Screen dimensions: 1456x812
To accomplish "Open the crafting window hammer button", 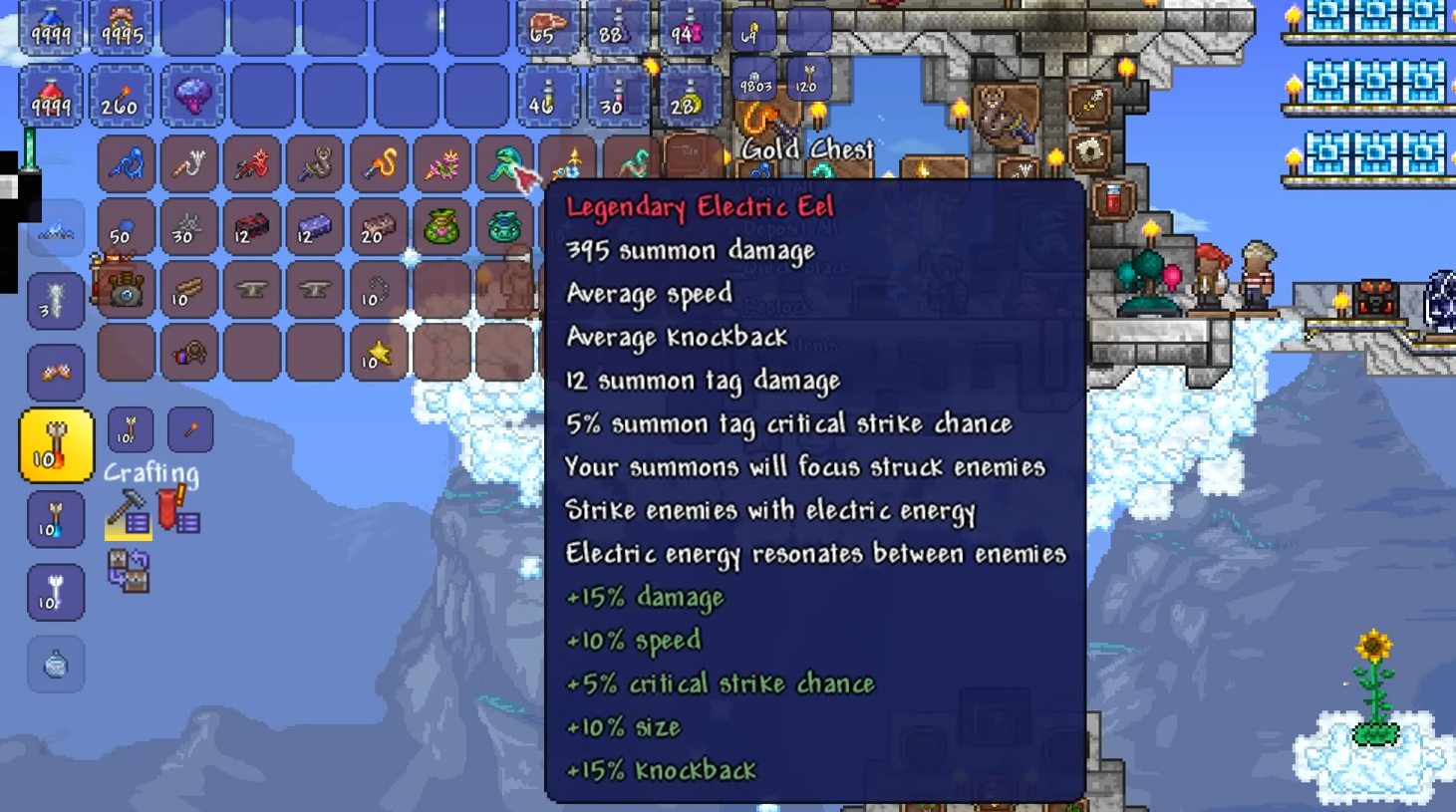I will pos(128,513).
